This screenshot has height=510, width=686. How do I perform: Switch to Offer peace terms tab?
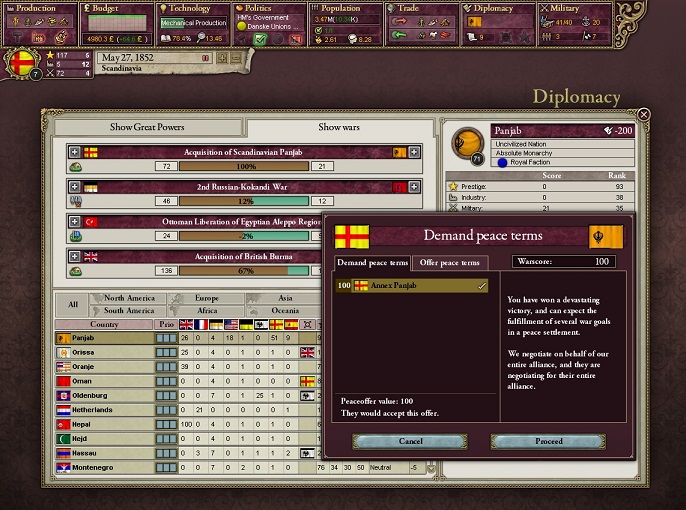click(x=449, y=263)
